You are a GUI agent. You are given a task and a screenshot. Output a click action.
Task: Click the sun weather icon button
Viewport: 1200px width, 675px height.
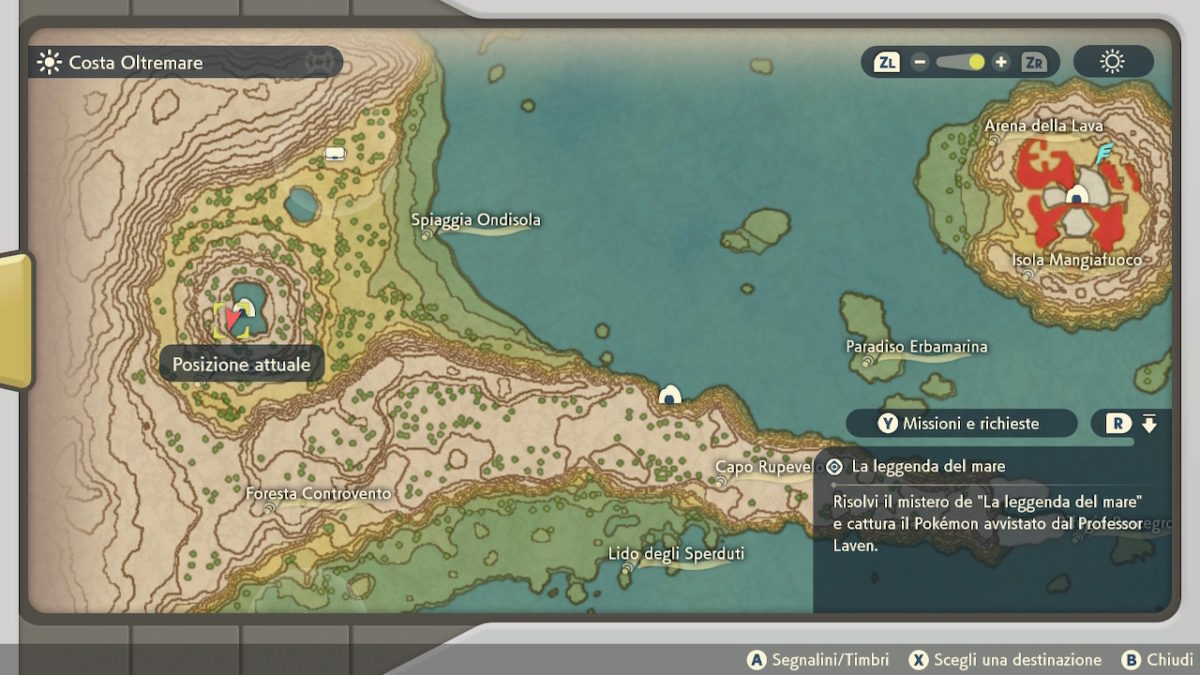1112,62
